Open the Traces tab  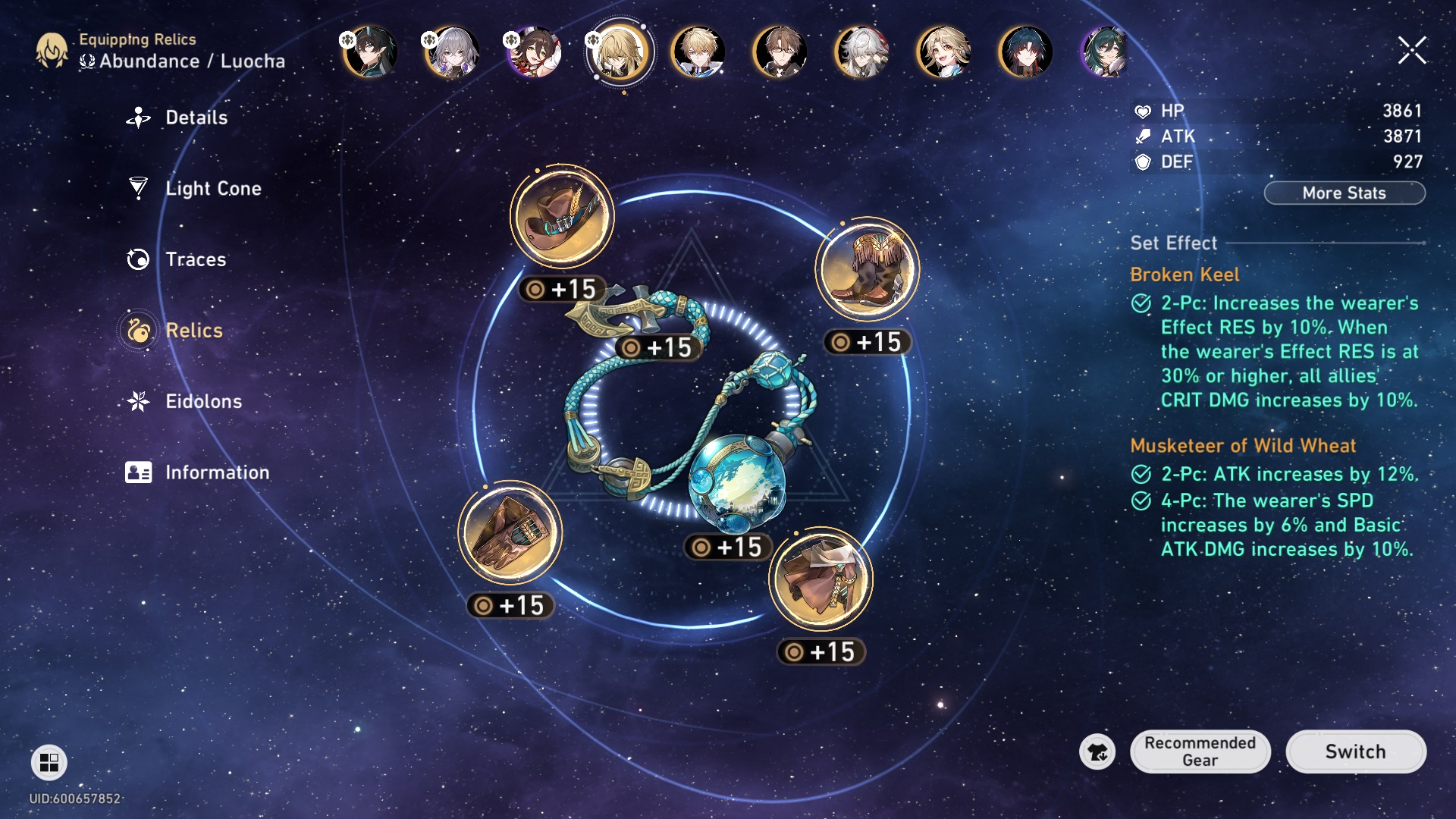[x=195, y=259]
